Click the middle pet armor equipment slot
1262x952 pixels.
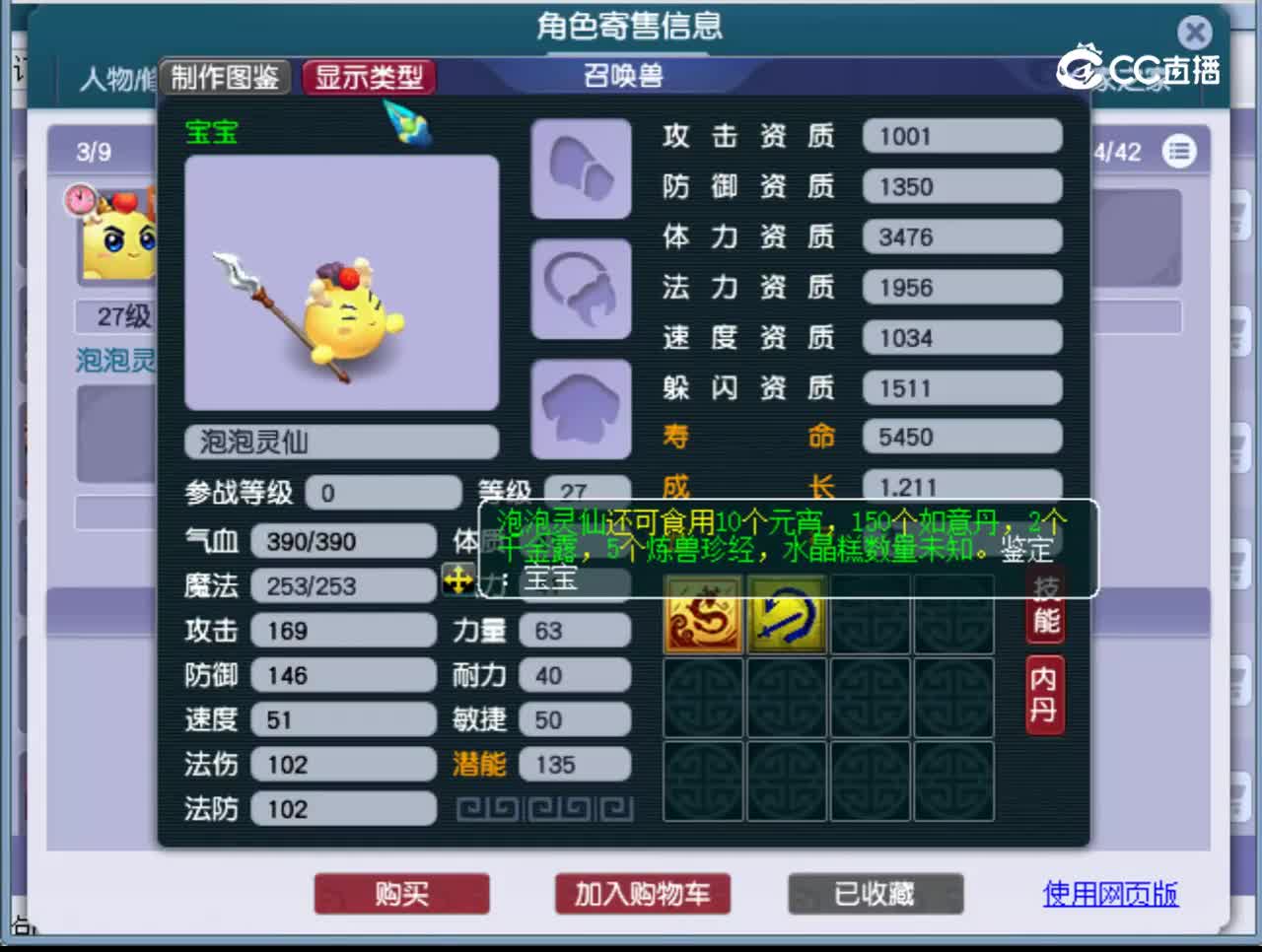click(x=580, y=289)
